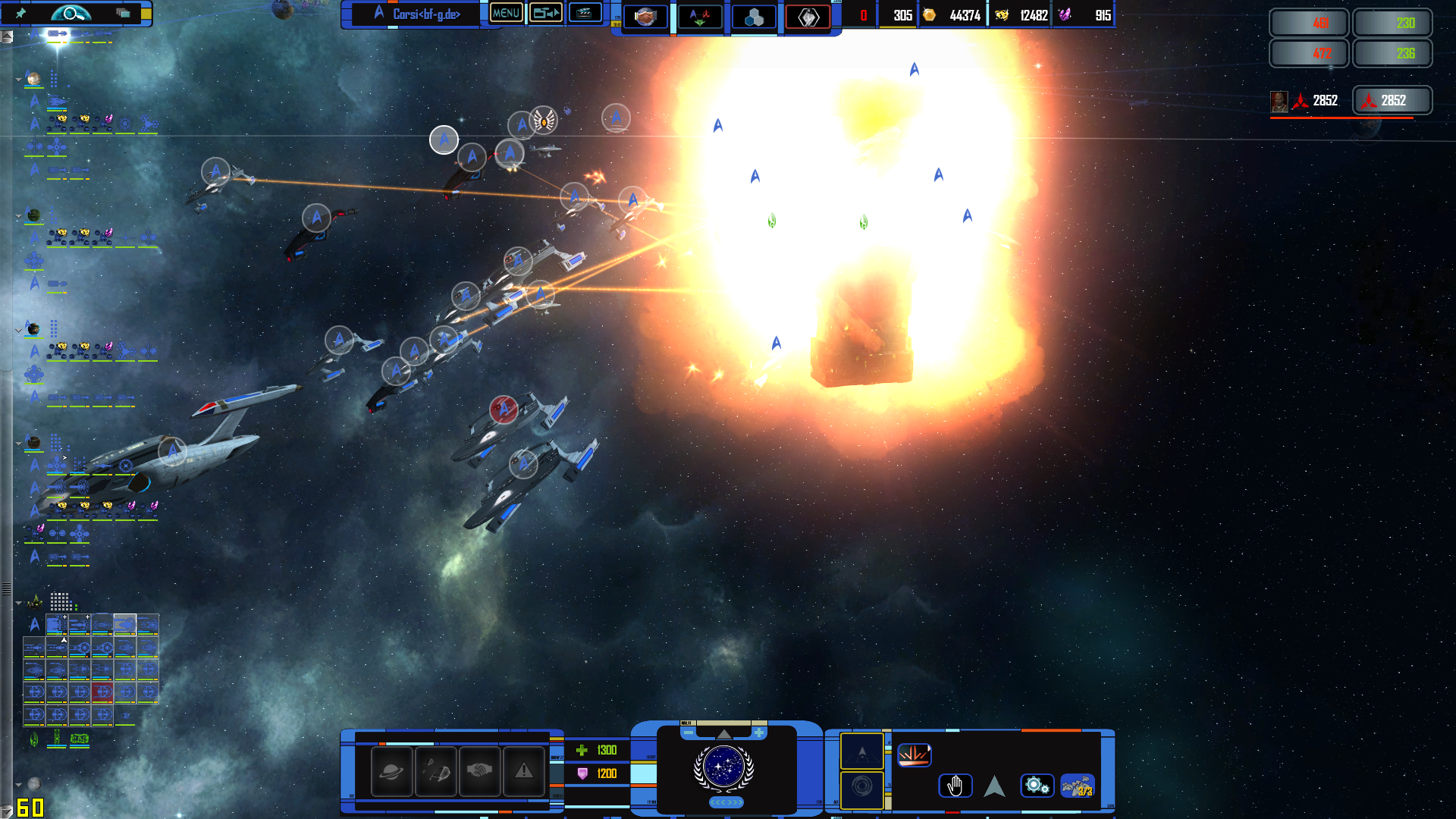1456x819 pixels.
Task: Open the handshake diplomacy screen
Action: click(645, 16)
